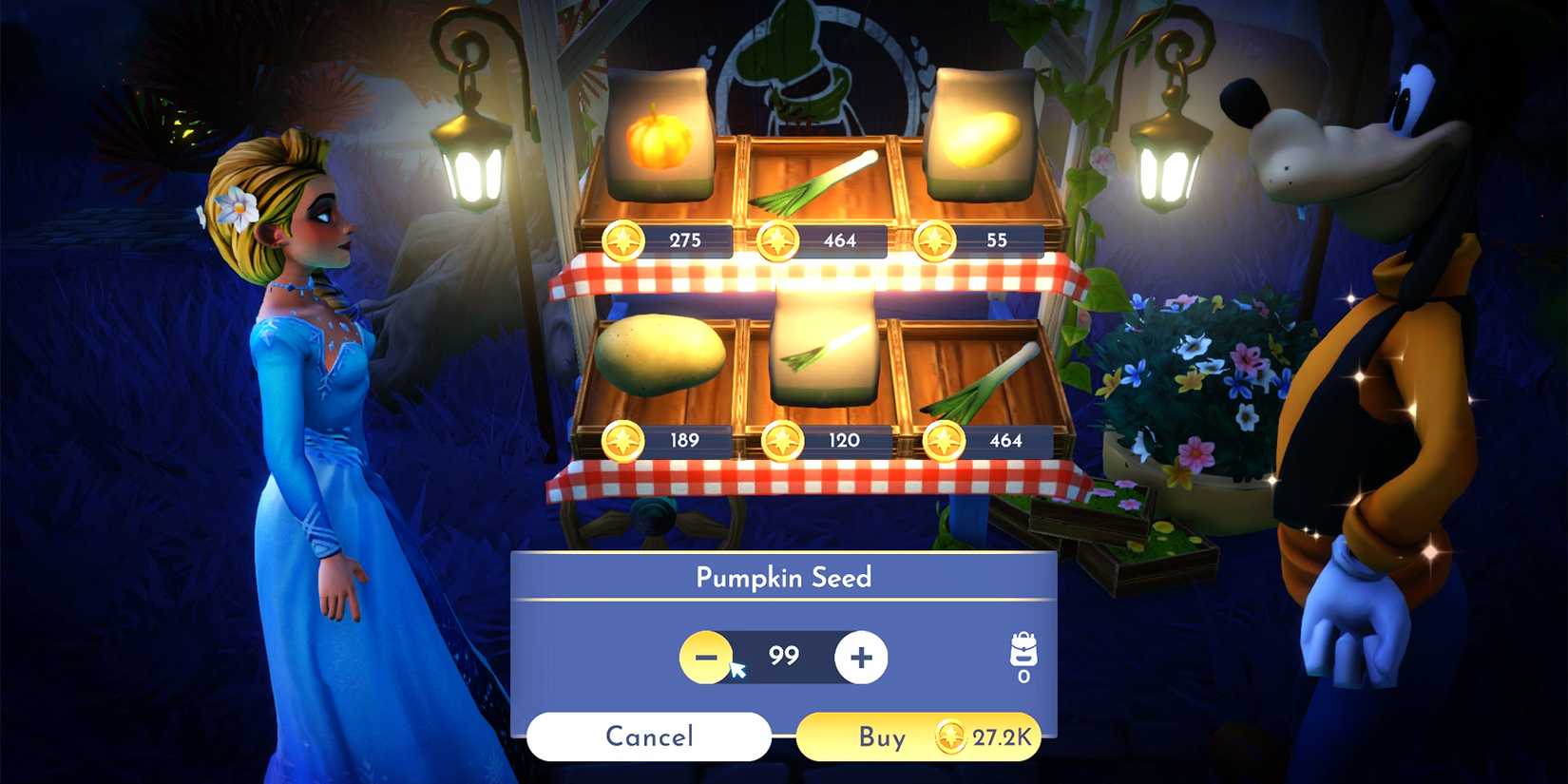Click the coin icon beside 275
Image resolution: width=1568 pixels, height=784 pixels.
(x=624, y=241)
